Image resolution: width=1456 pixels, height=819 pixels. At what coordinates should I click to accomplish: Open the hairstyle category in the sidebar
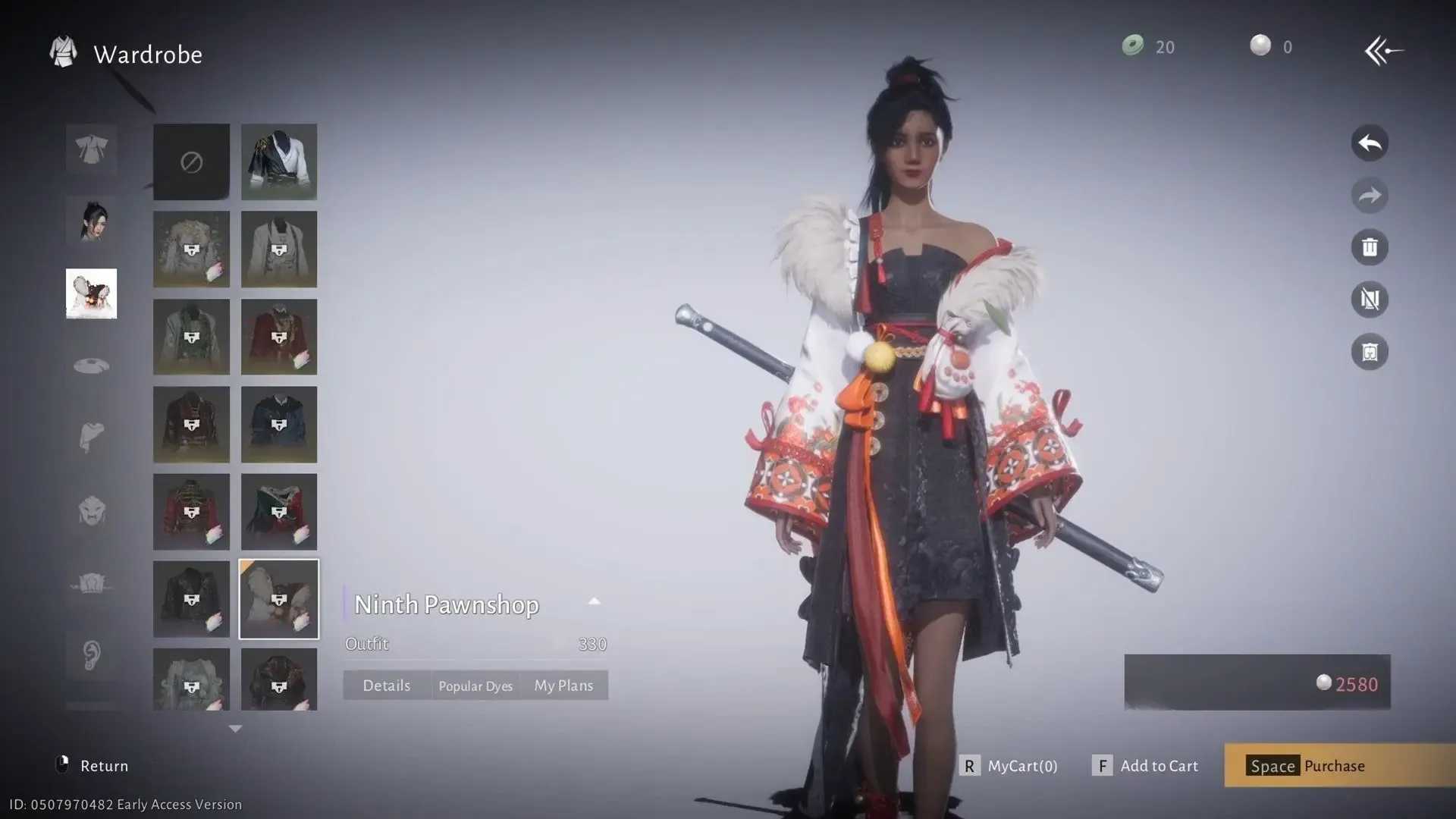pyautogui.click(x=91, y=222)
